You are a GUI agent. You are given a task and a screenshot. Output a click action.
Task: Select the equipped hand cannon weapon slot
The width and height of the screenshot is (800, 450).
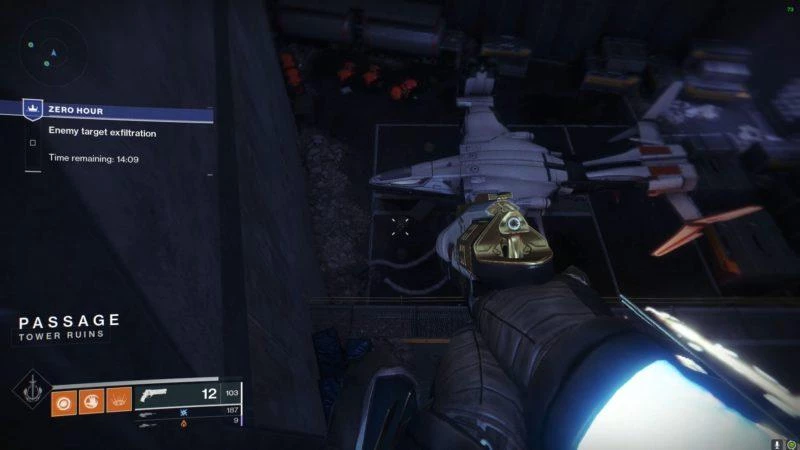pos(160,395)
